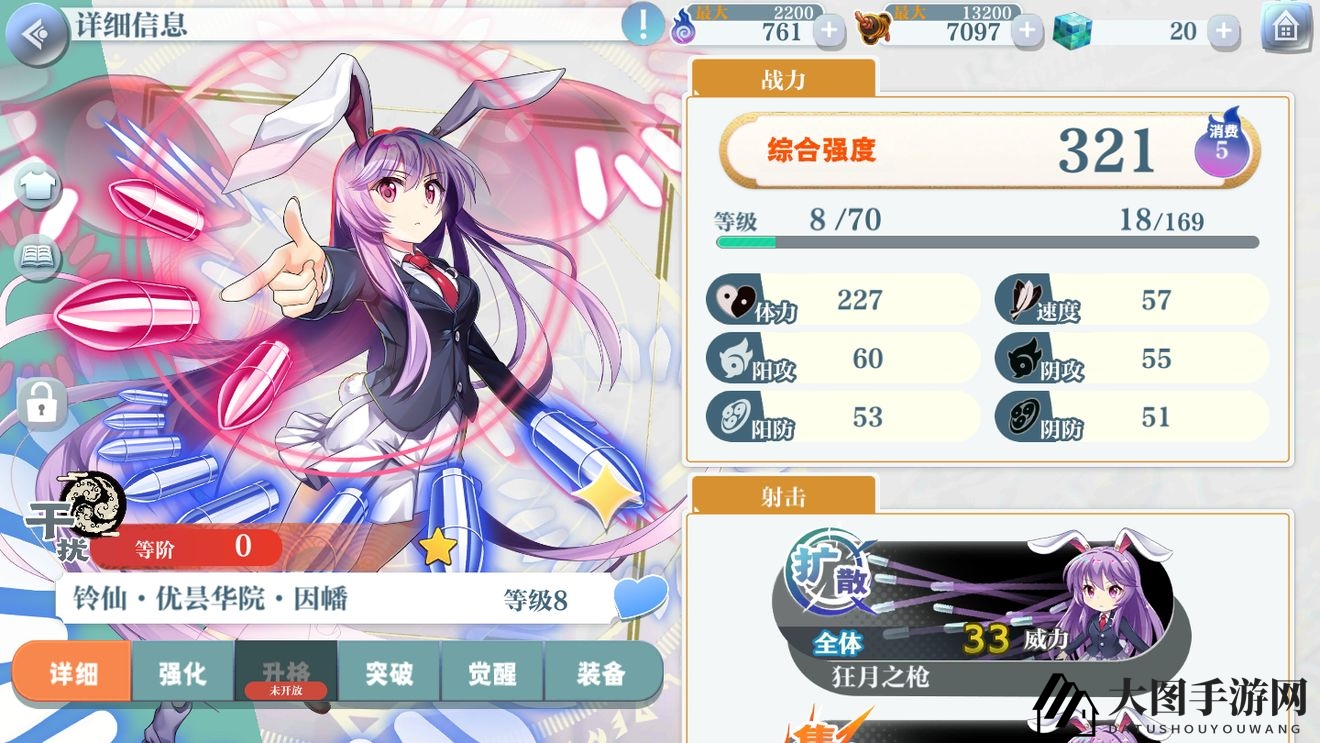Switch to the 装备 tab

[x=601, y=673]
